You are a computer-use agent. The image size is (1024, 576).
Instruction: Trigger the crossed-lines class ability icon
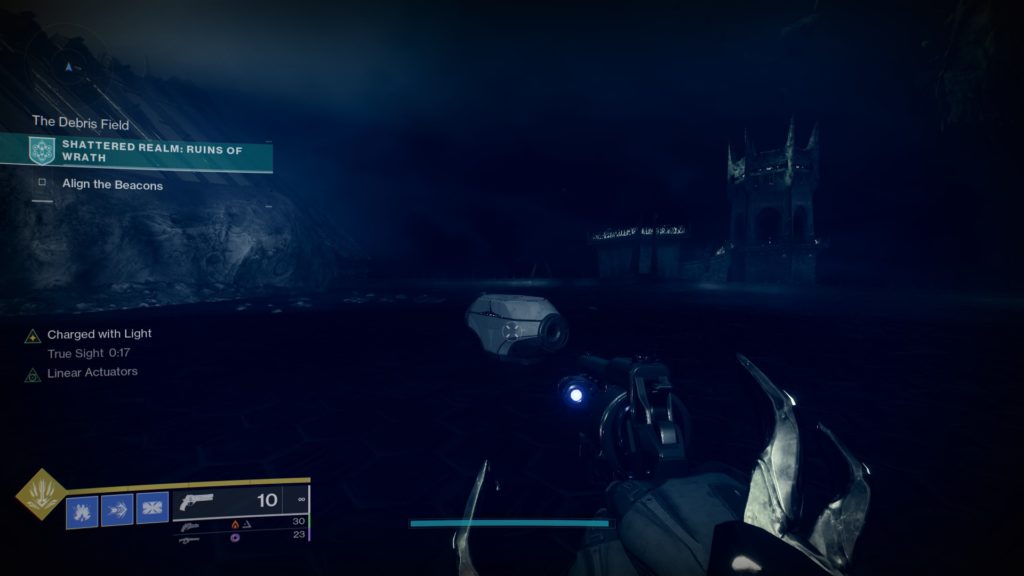tap(152, 510)
